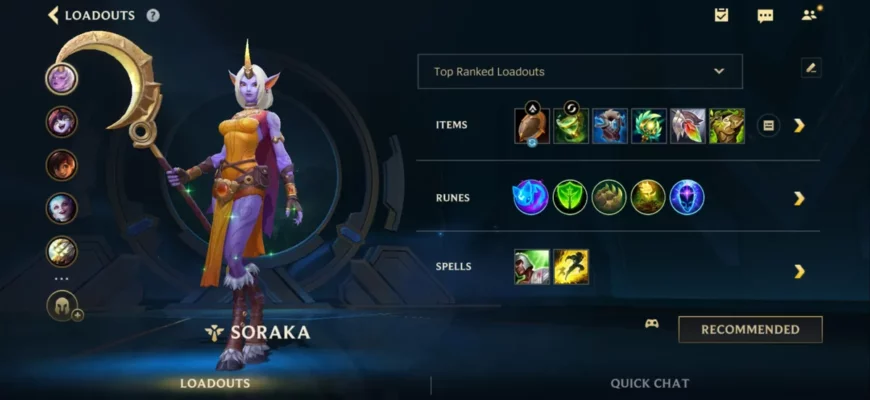
Task: Go back from the Loadouts screen
Action: click(54, 15)
